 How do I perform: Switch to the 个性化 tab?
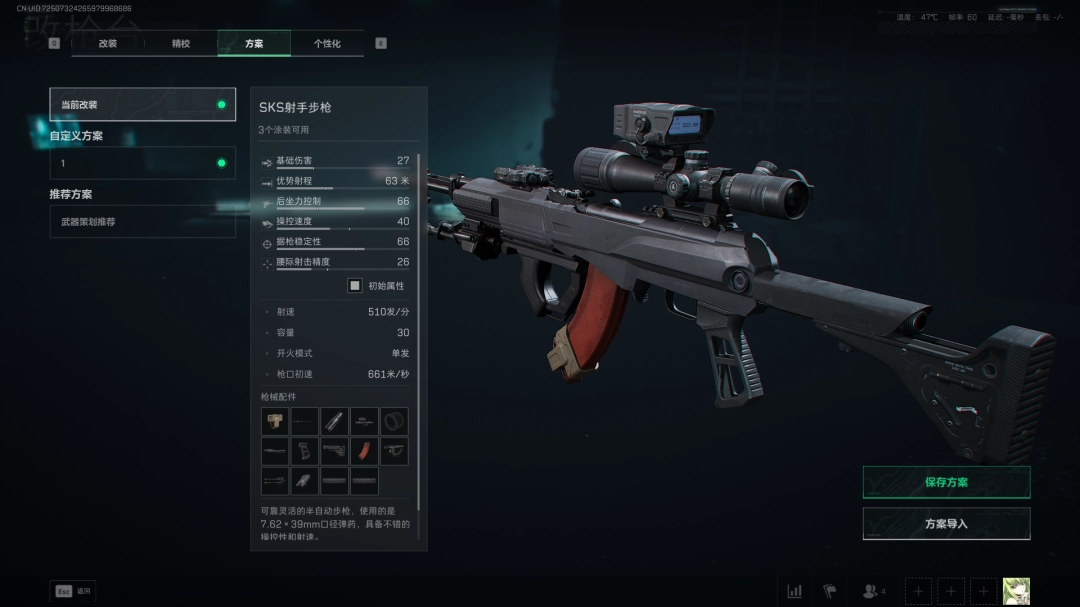click(x=327, y=44)
